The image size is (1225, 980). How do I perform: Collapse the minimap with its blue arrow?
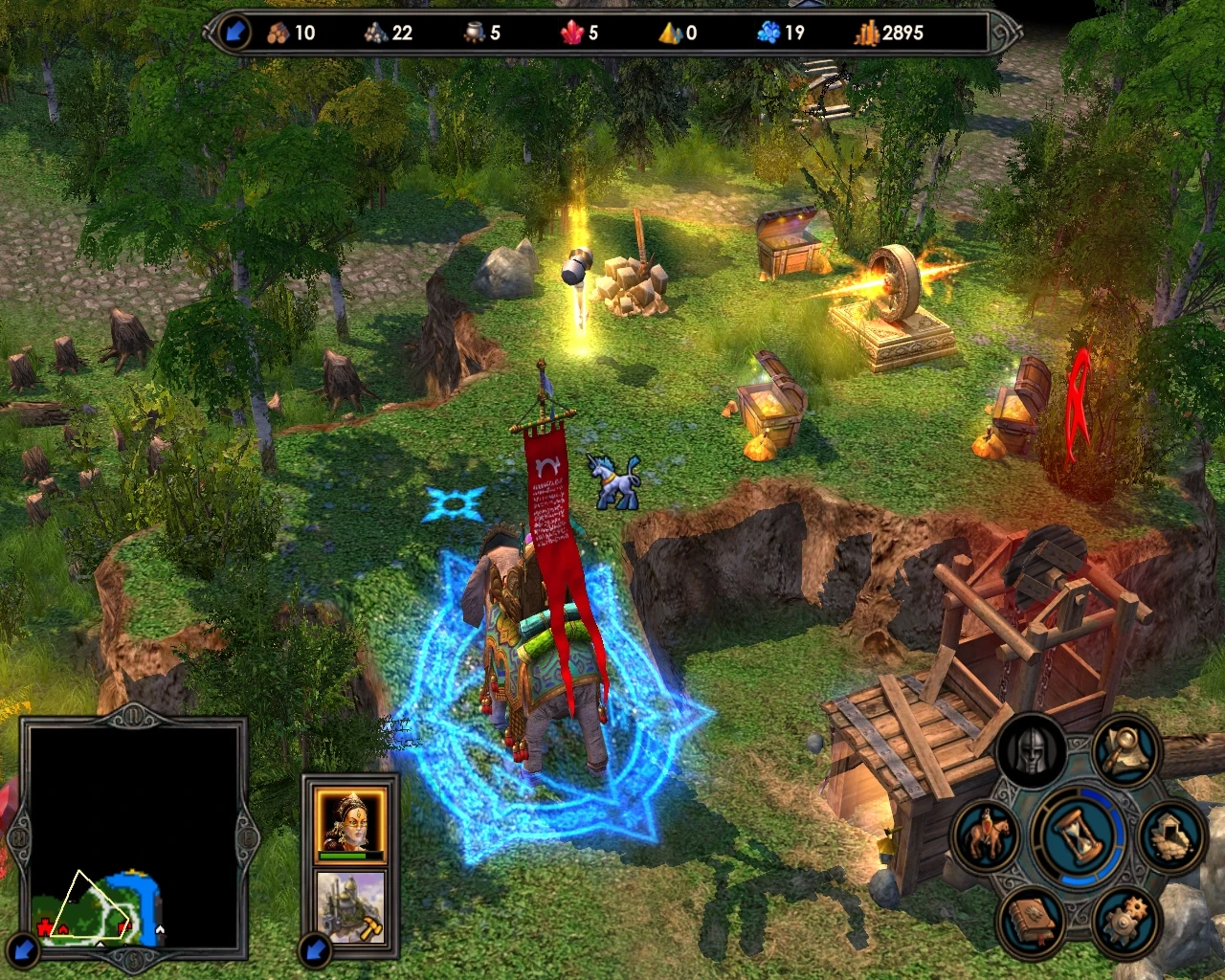tap(24, 952)
